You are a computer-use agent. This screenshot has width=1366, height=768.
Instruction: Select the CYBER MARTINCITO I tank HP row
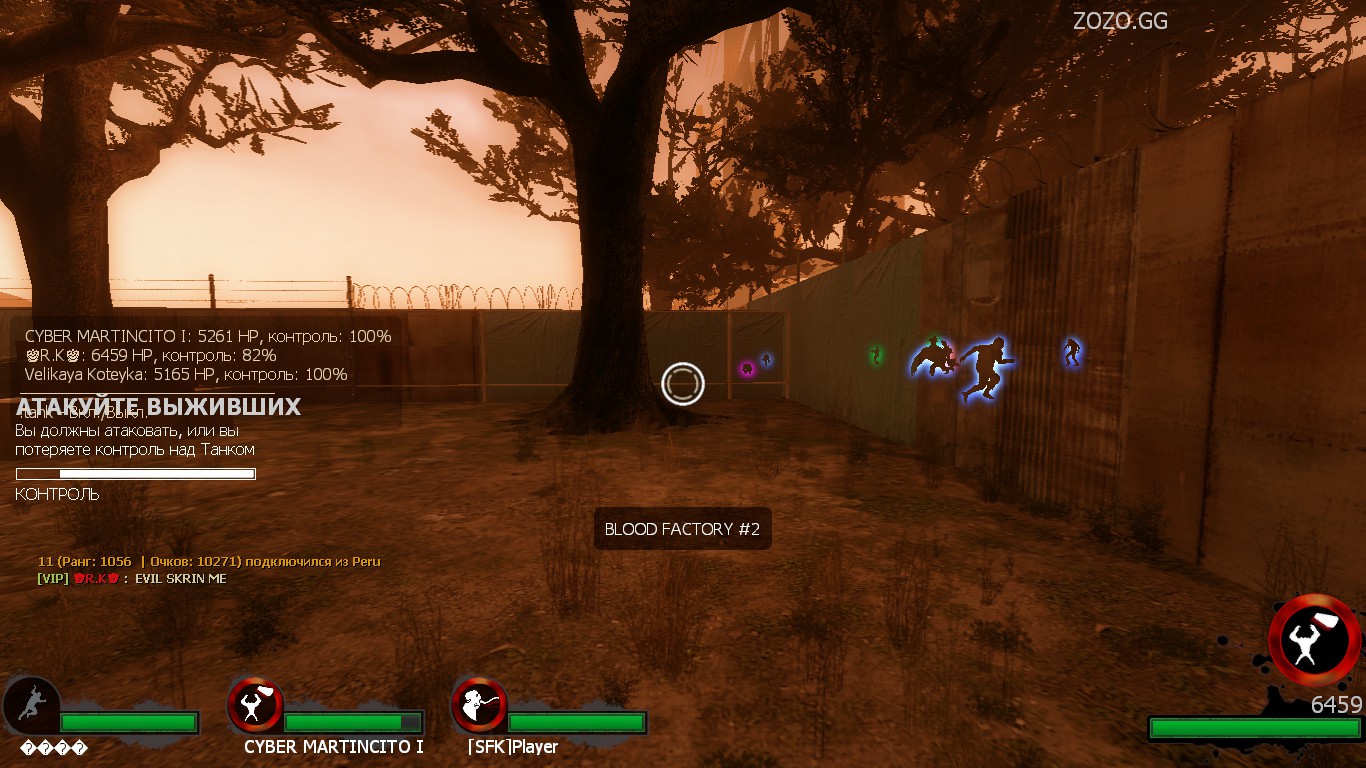coord(208,336)
